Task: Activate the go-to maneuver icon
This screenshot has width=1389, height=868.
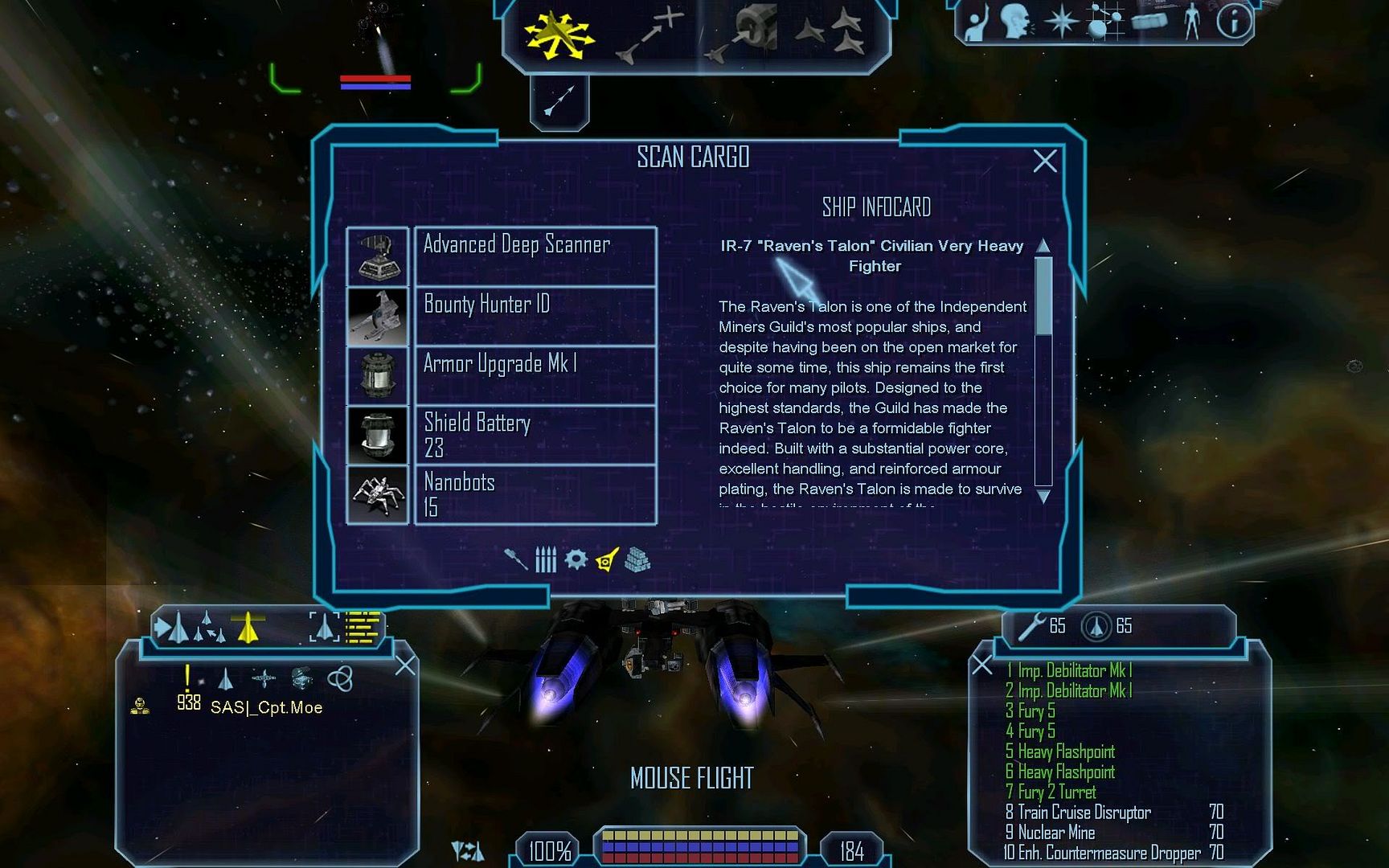Action: click(x=649, y=36)
